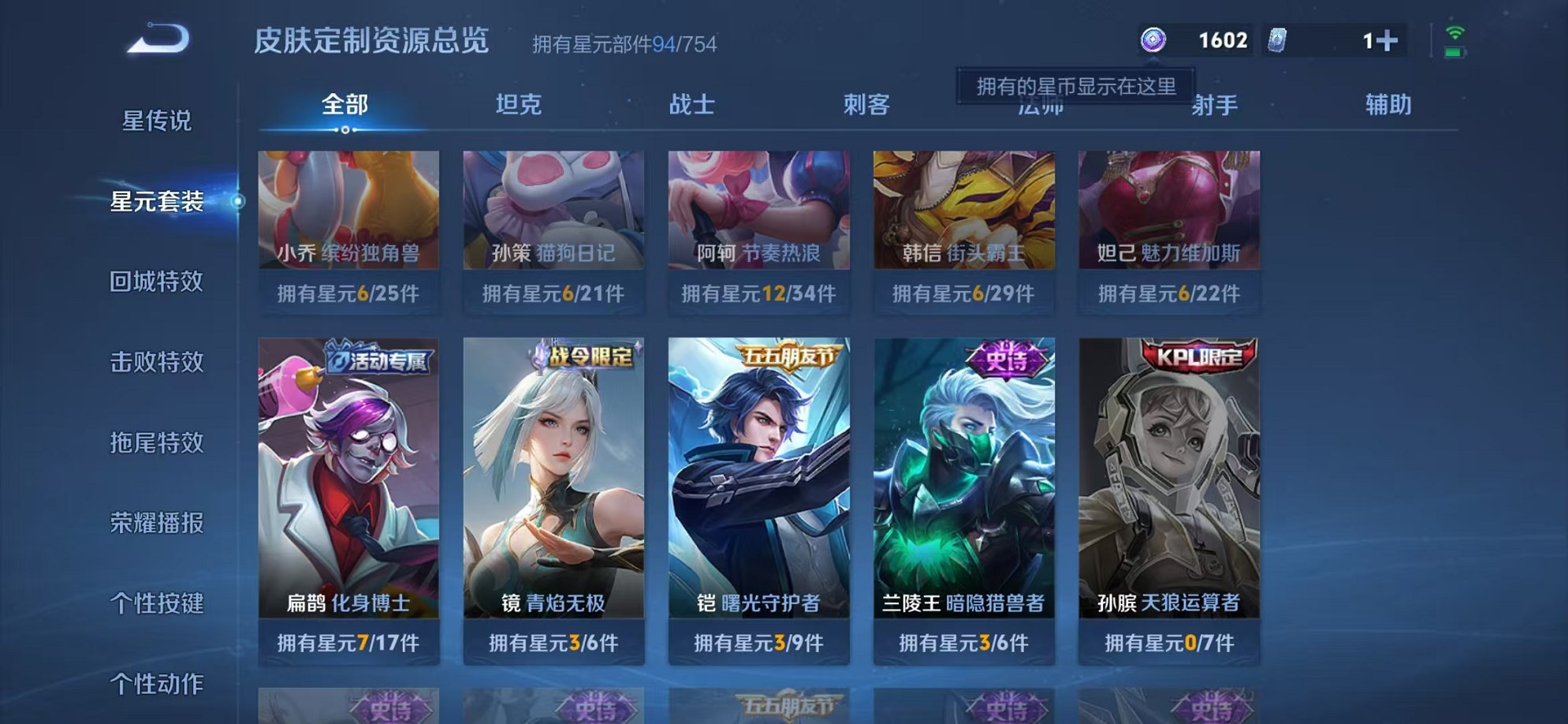1568x724 pixels.
Task: Select 回城特效 in the left sidebar
Action: [156, 282]
